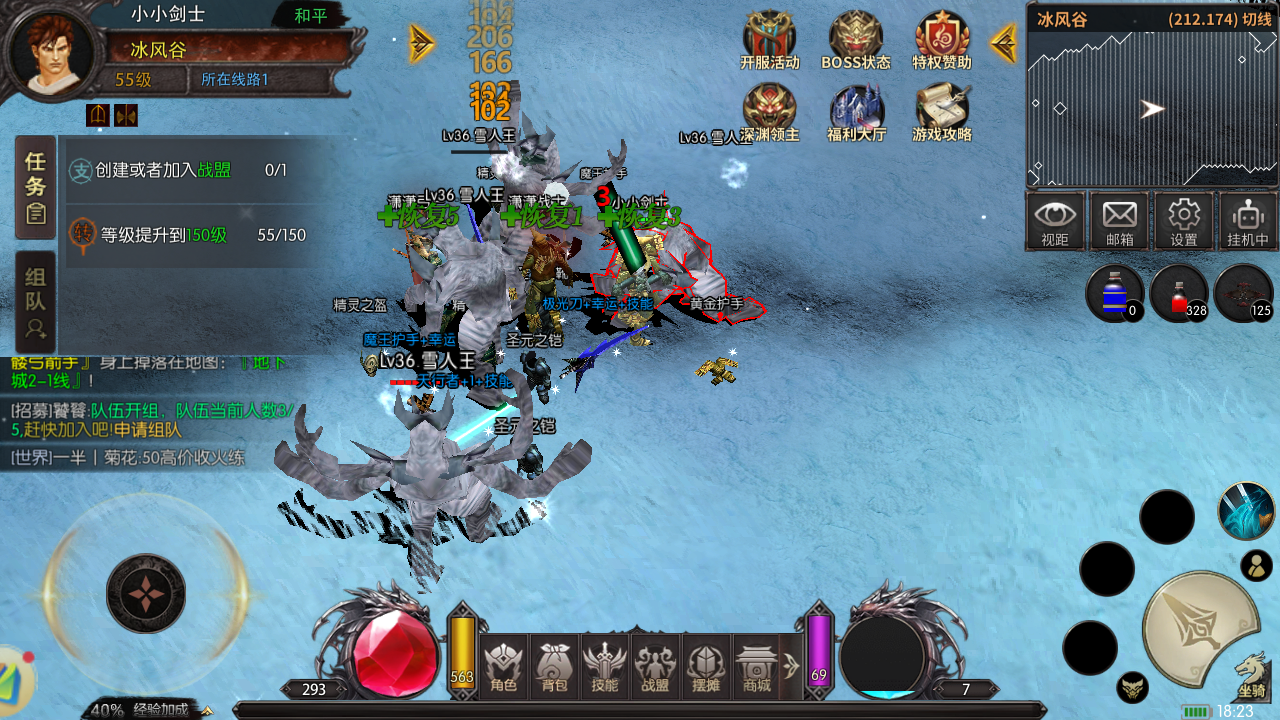
Task: Open the 邮箱 mailbox
Action: point(1119,221)
